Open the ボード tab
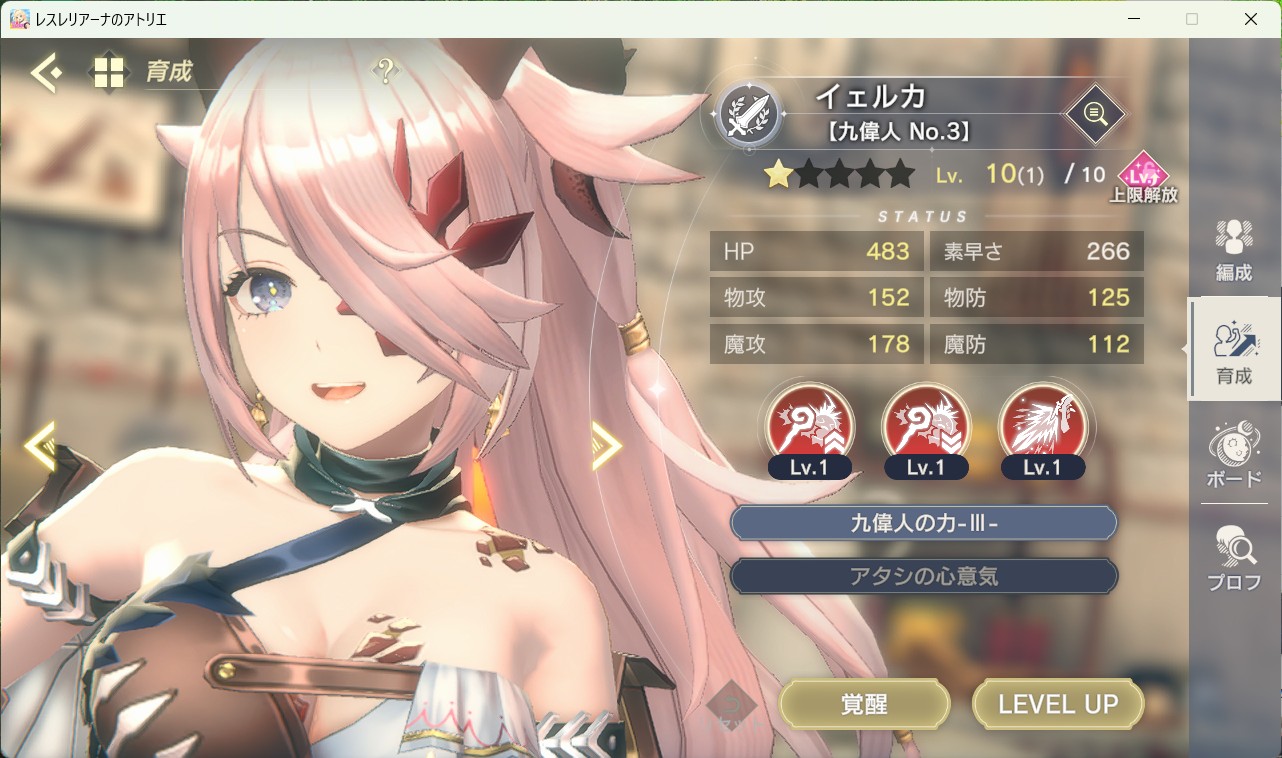Screen dimensions: 1282x758 coord(1233,455)
